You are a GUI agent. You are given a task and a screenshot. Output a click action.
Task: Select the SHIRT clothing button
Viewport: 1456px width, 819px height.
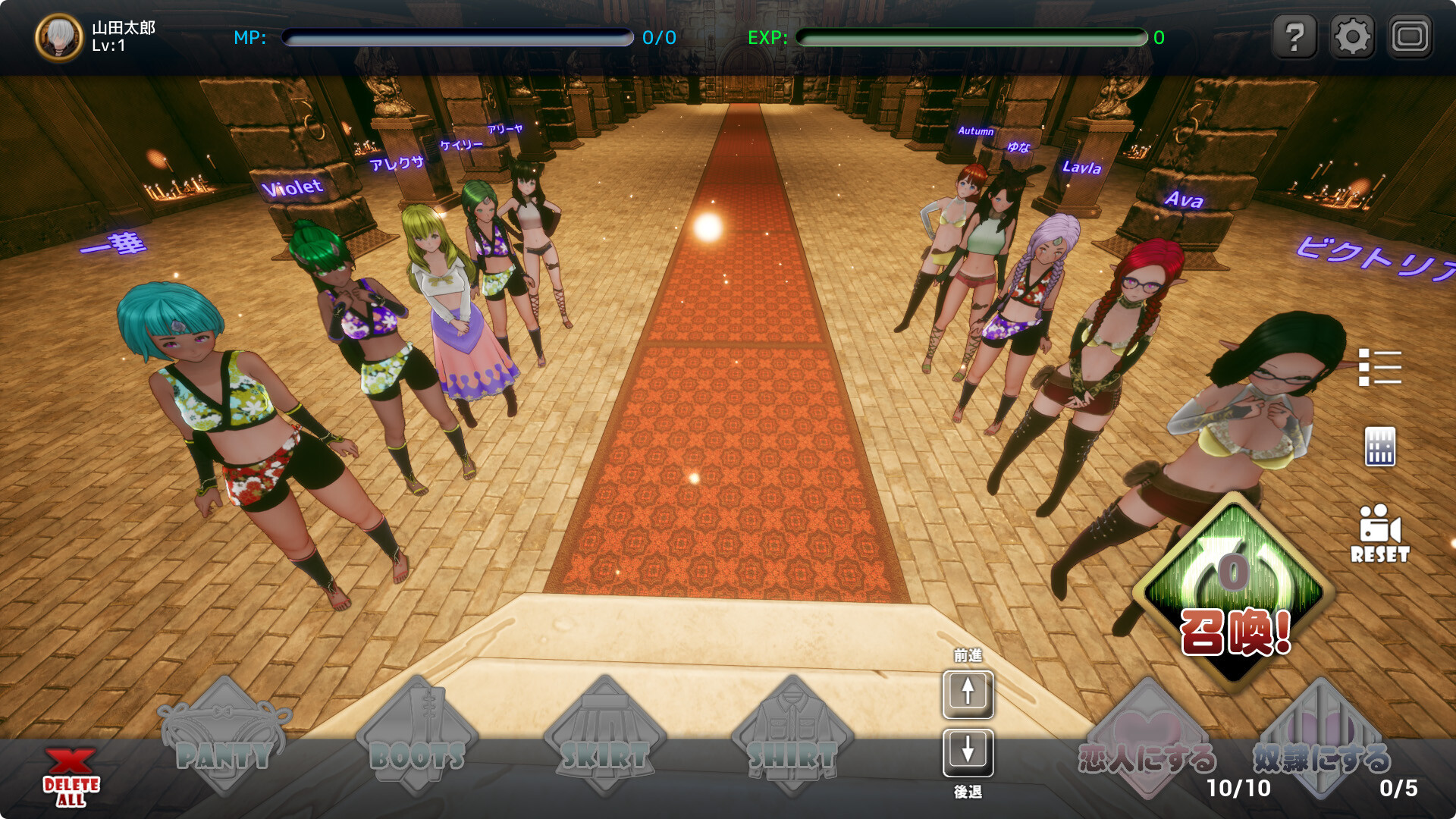[x=792, y=737]
